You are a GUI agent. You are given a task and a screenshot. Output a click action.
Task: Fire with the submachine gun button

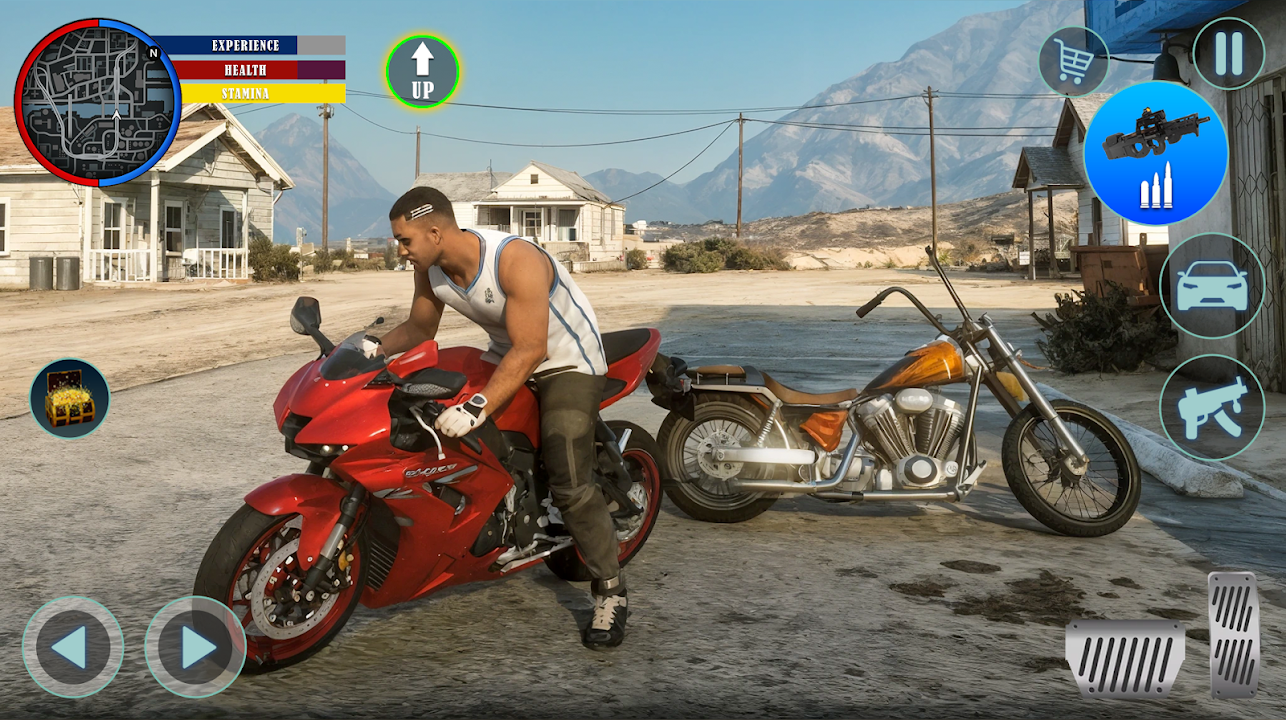tap(1212, 407)
